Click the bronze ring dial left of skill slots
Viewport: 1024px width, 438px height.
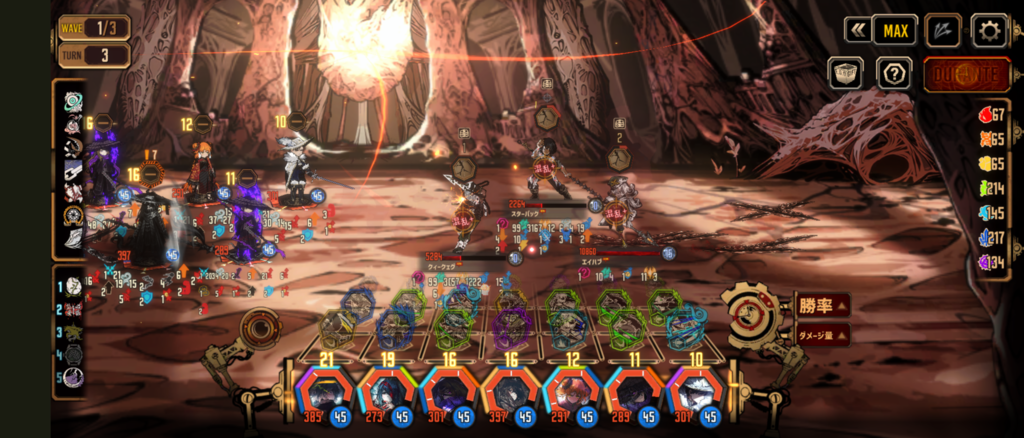(260, 328)
